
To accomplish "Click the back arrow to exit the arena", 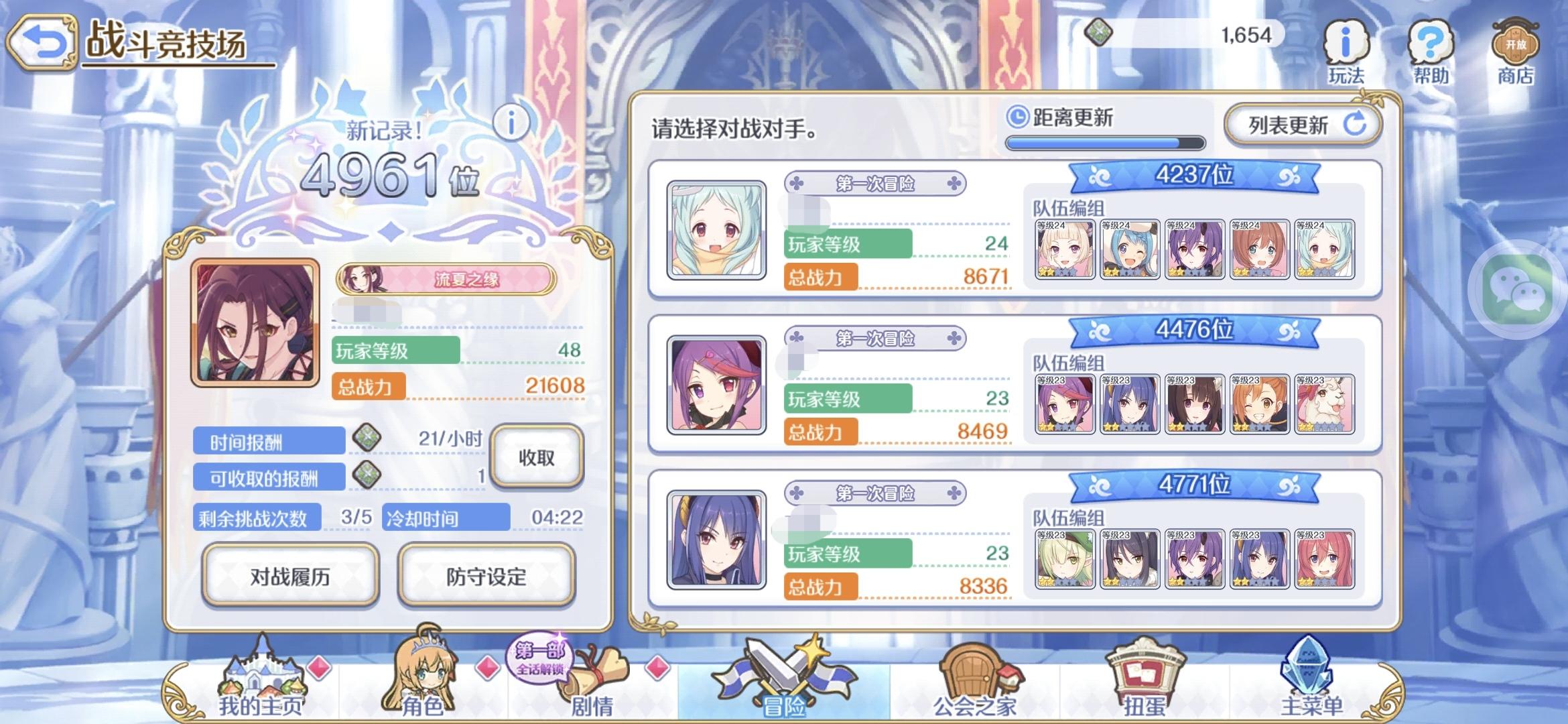I will 43,42.
